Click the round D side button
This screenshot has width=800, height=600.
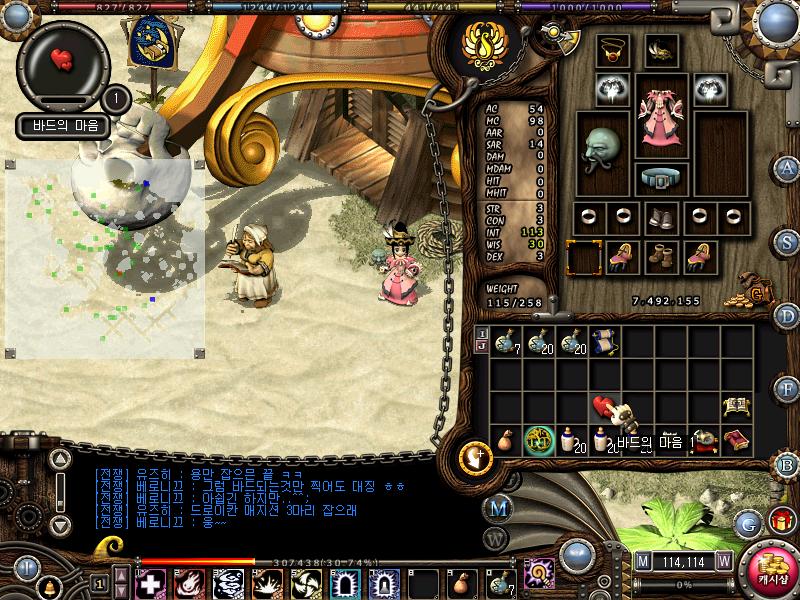click(x=788, y=316)
